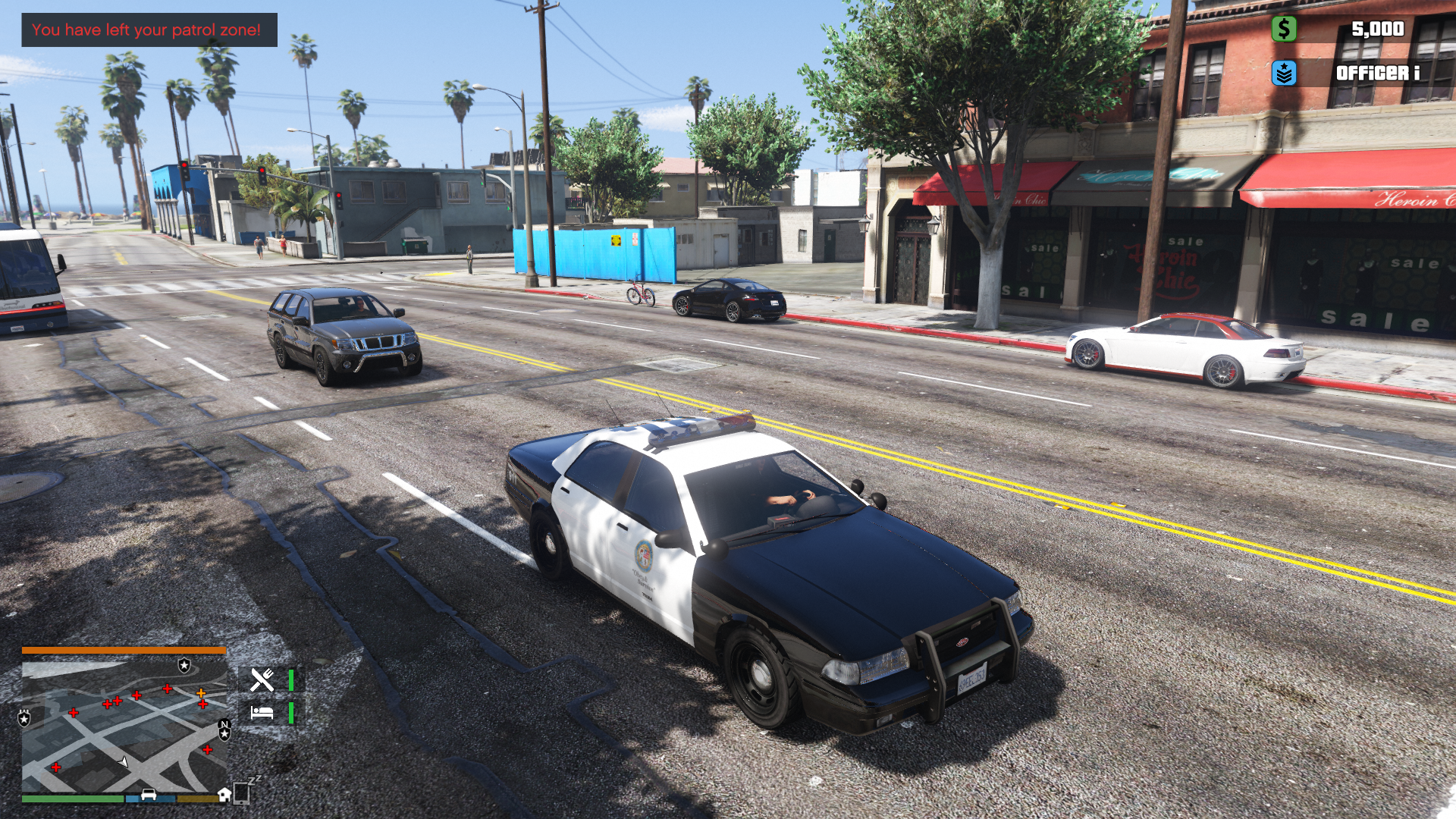
Task: Click the green dollar money icon
Action: pos(1283,29)
